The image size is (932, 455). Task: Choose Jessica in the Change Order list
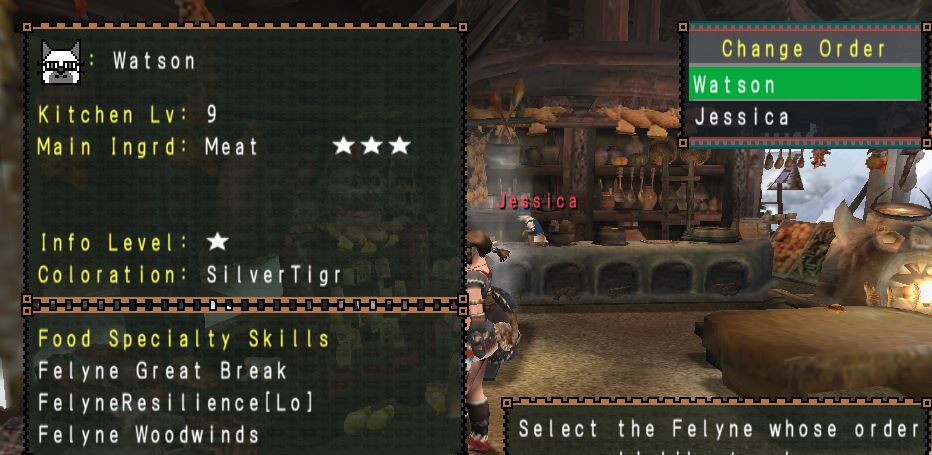(x=741, y=118)
